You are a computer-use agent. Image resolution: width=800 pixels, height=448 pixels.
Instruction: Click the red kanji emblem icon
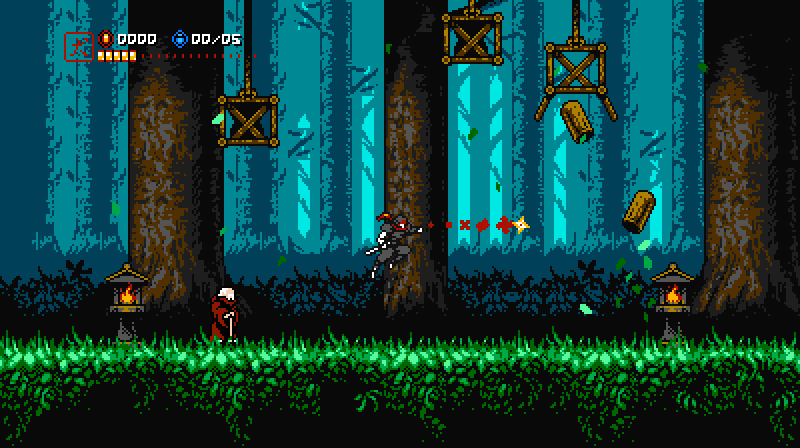pyautogui.click(x=78, y=46)
